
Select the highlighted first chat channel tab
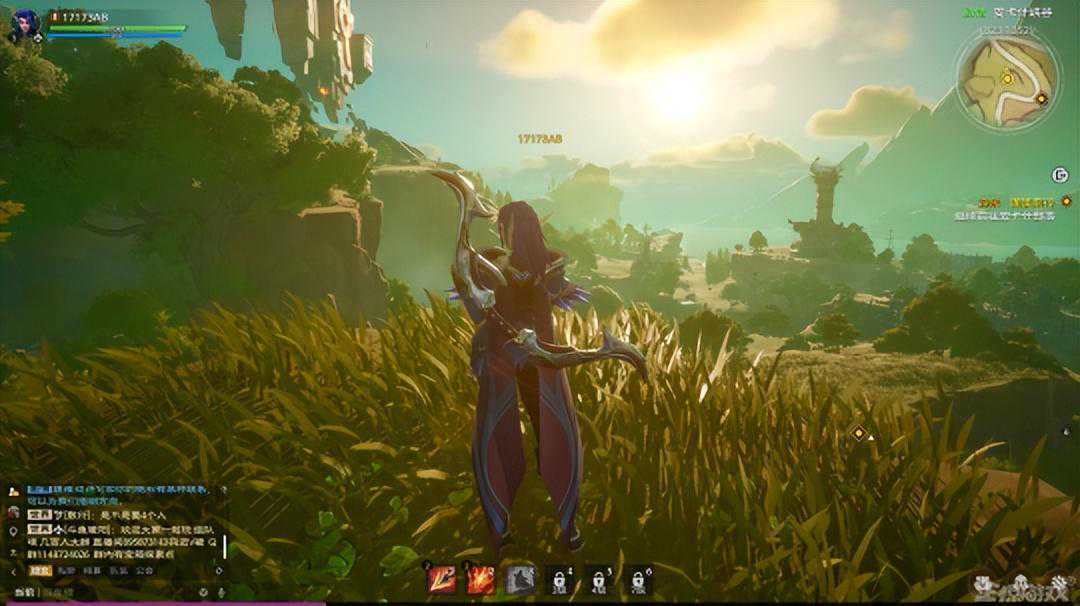pyautogui.click(x=39, y=570)
